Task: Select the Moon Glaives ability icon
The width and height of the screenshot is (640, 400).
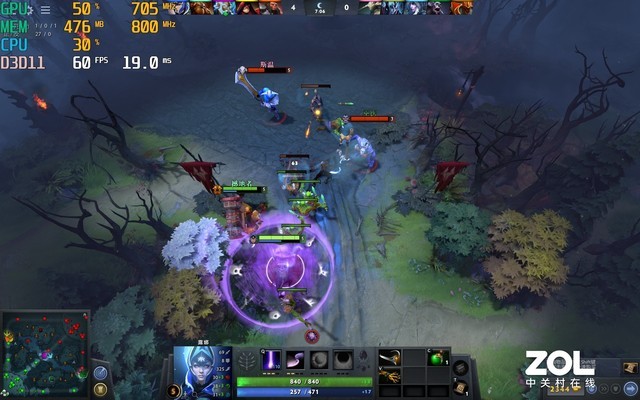Action: tap(297, 360)
